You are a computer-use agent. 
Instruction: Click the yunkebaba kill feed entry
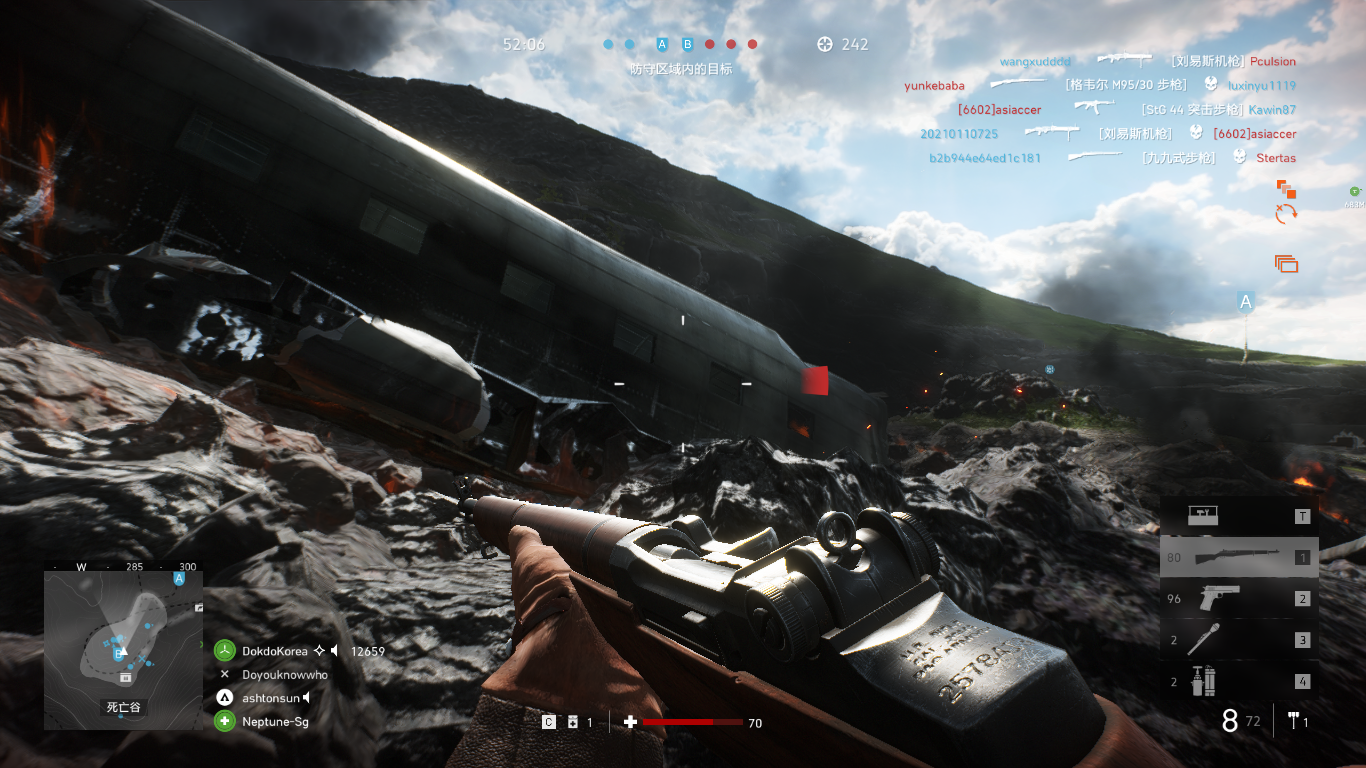click(x=934, y=86)
